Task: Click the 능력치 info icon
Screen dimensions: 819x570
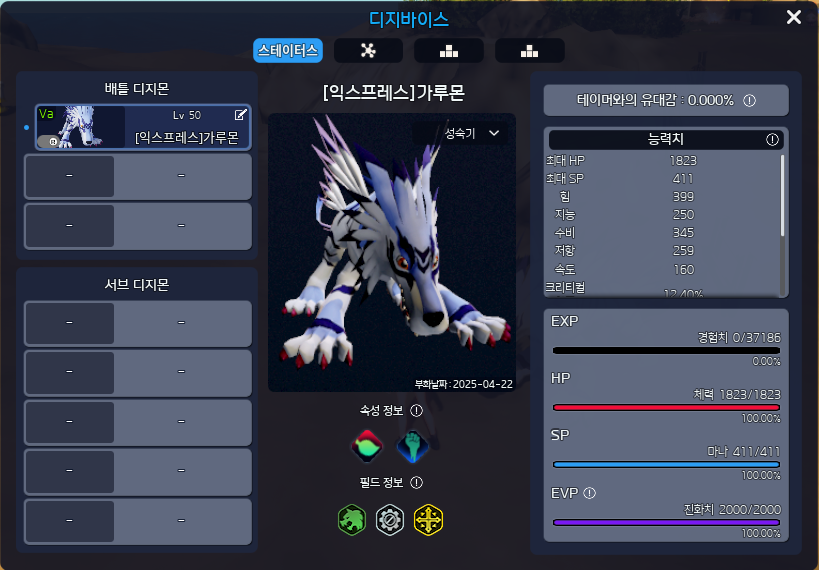Action: 772,140
